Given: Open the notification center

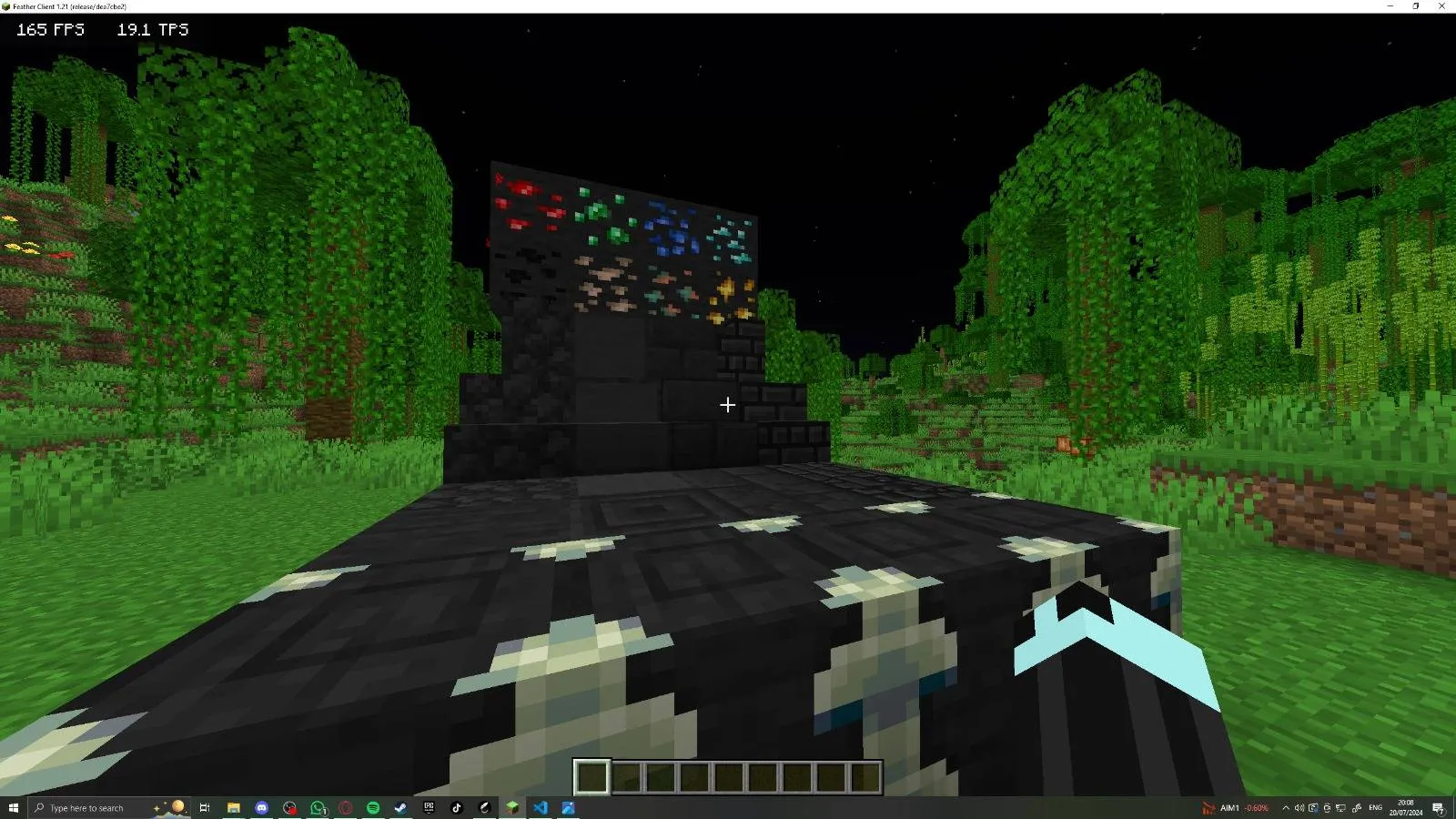Looking at the screenshot, I should (1438, 807).
